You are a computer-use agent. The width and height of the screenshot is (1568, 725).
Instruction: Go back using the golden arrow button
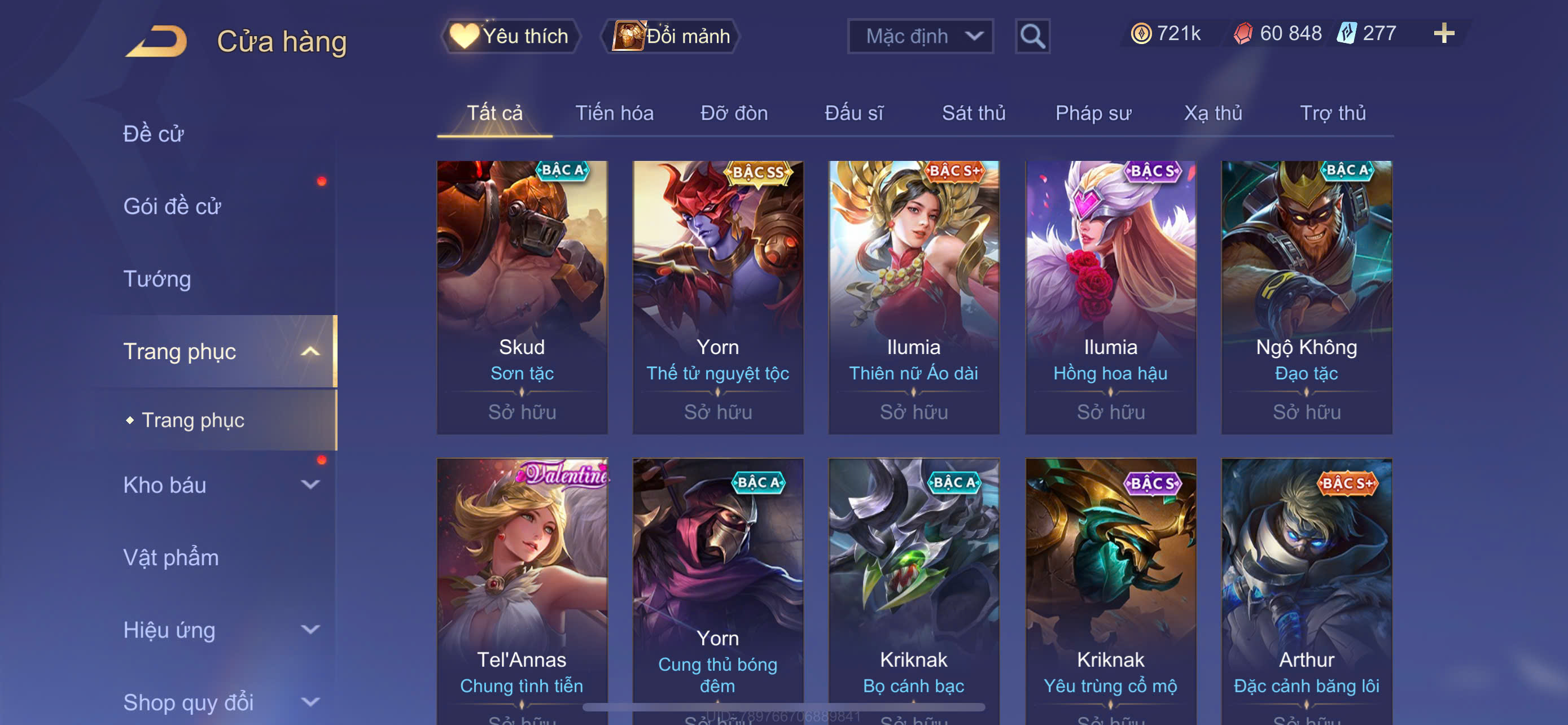(157, 41)
